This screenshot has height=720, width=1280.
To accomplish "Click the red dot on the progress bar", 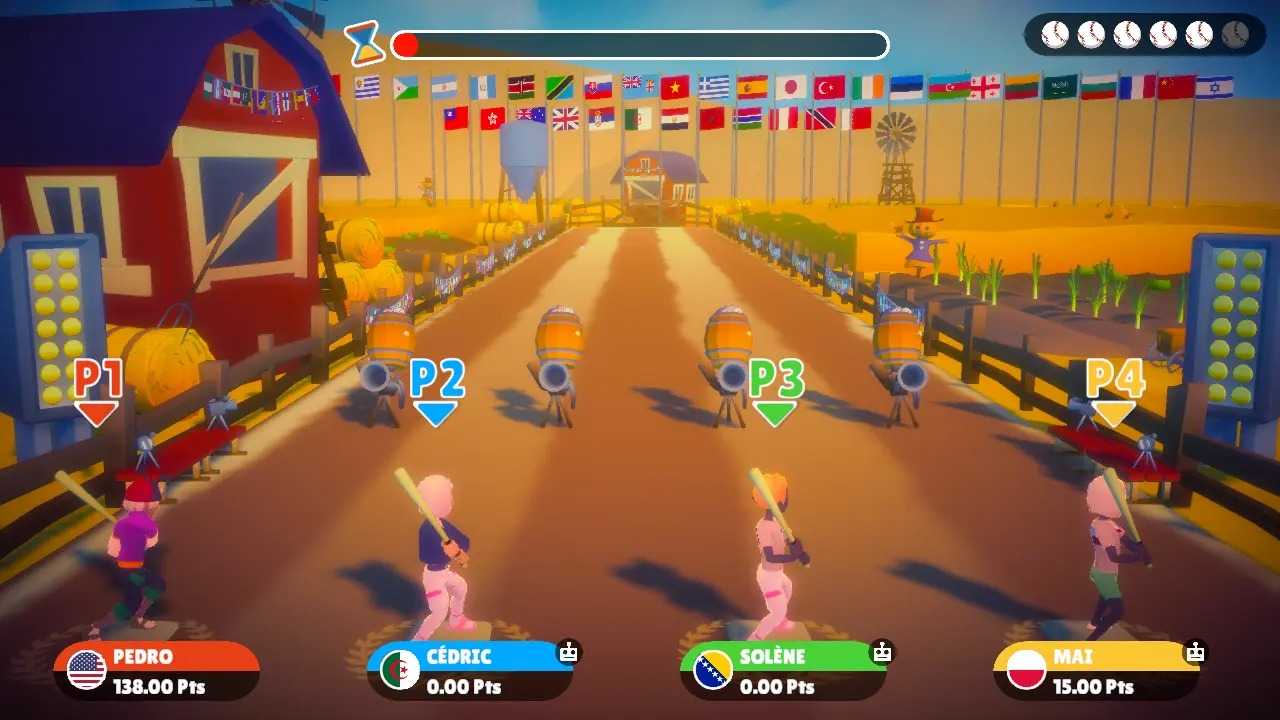I will (x=405, y=42).
